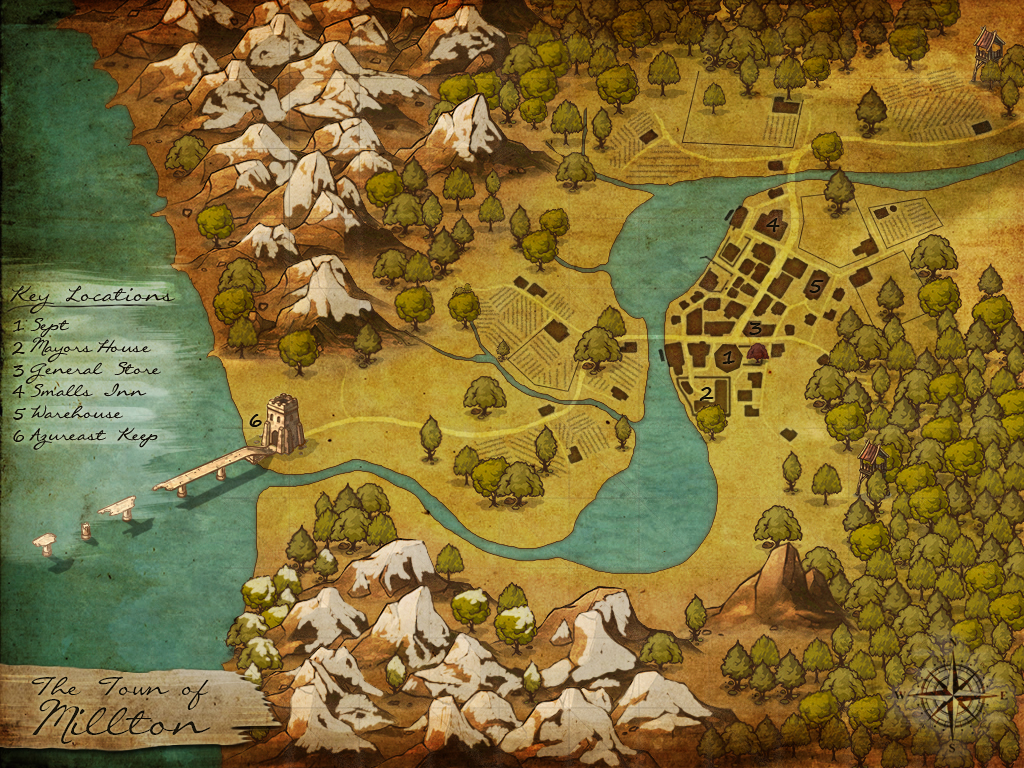The height and width of the screenshot is (768, 1024).
Task: Click map marker number 4 near the river
Action: tap(772, 225)
